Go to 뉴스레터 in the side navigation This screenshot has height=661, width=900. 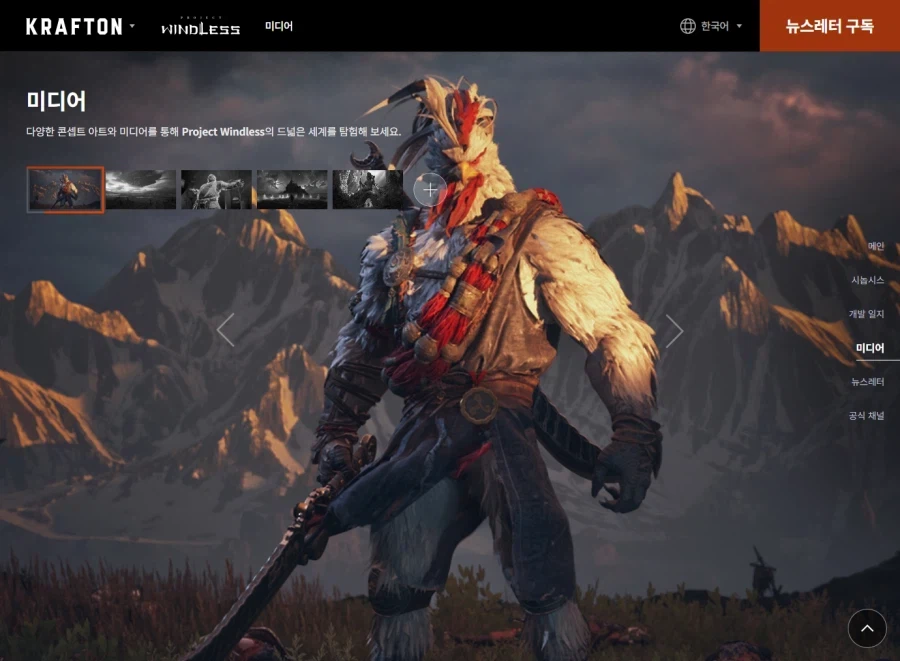(867, 382)
